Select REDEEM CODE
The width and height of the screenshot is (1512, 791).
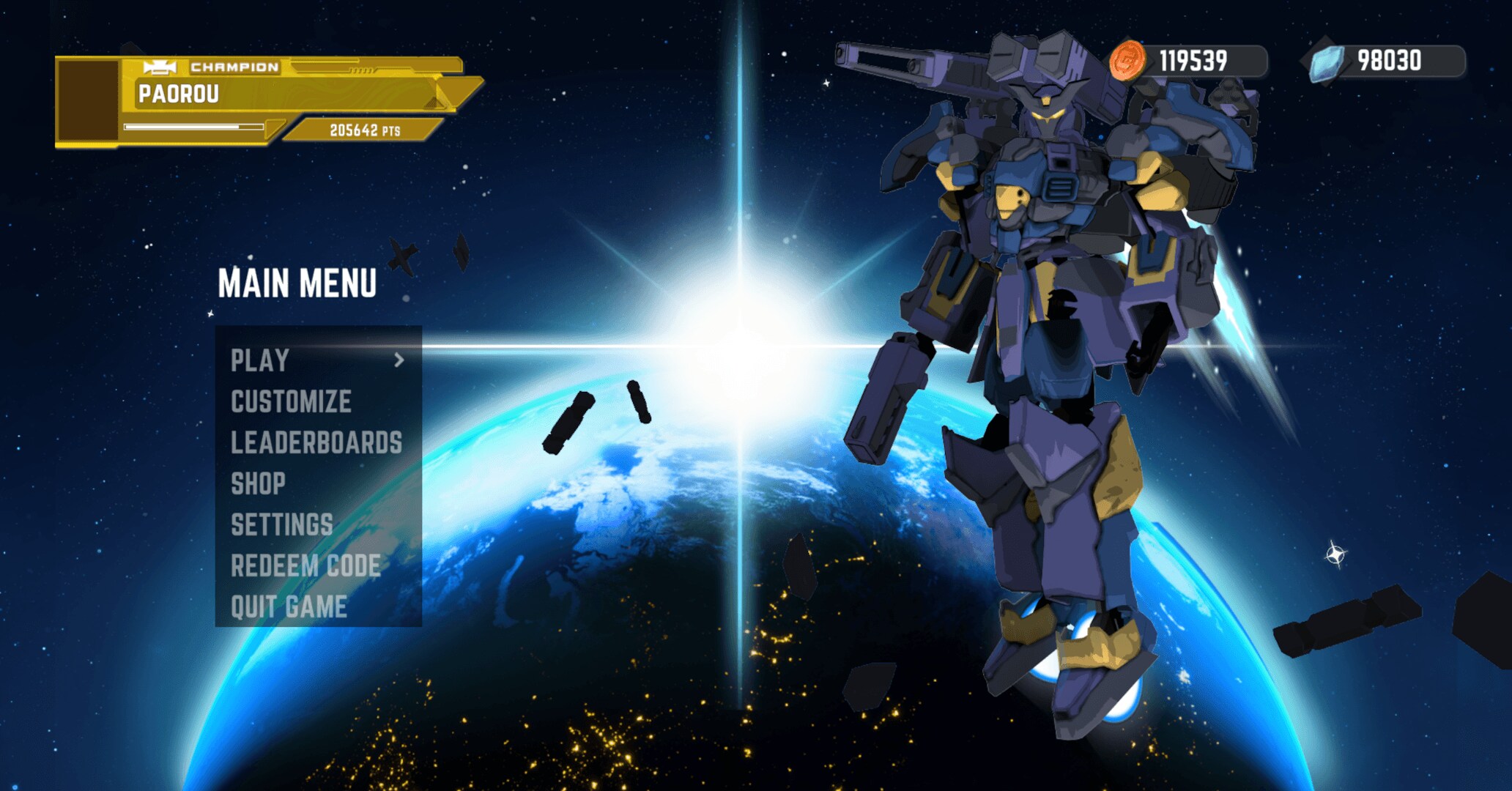click(x=305, y=565)
